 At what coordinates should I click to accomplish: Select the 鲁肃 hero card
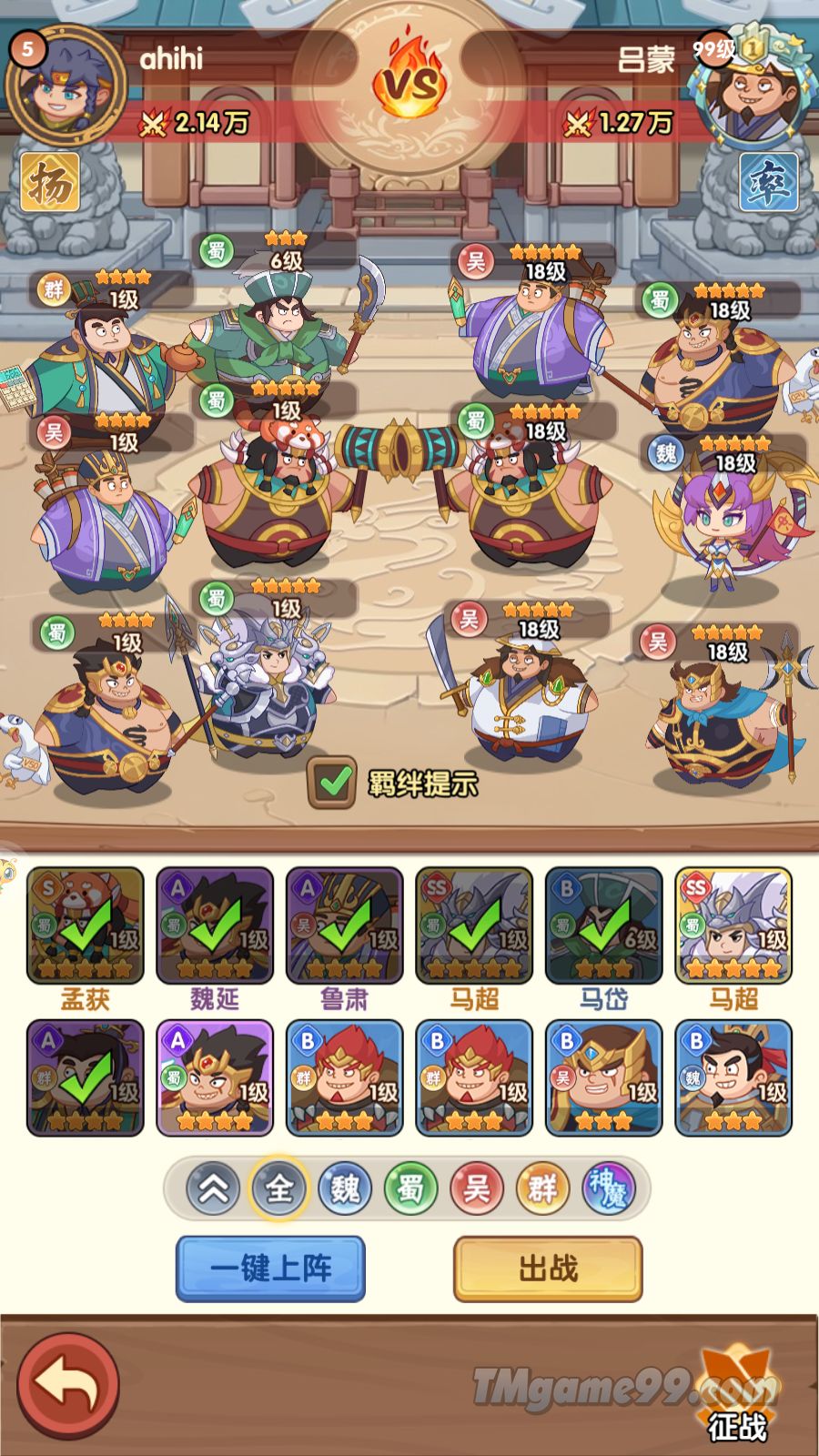pos(345,925)
